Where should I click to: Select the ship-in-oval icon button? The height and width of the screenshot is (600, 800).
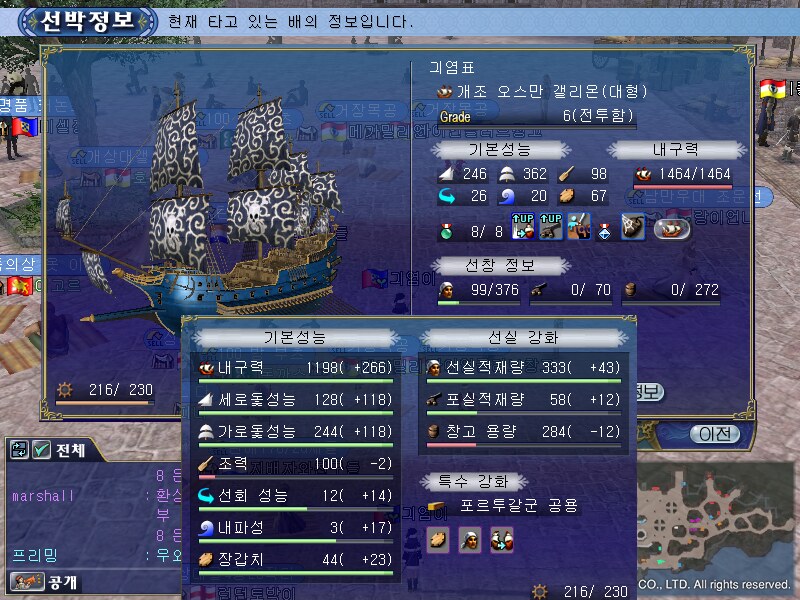pyautogui.click(x=671, y=228)
